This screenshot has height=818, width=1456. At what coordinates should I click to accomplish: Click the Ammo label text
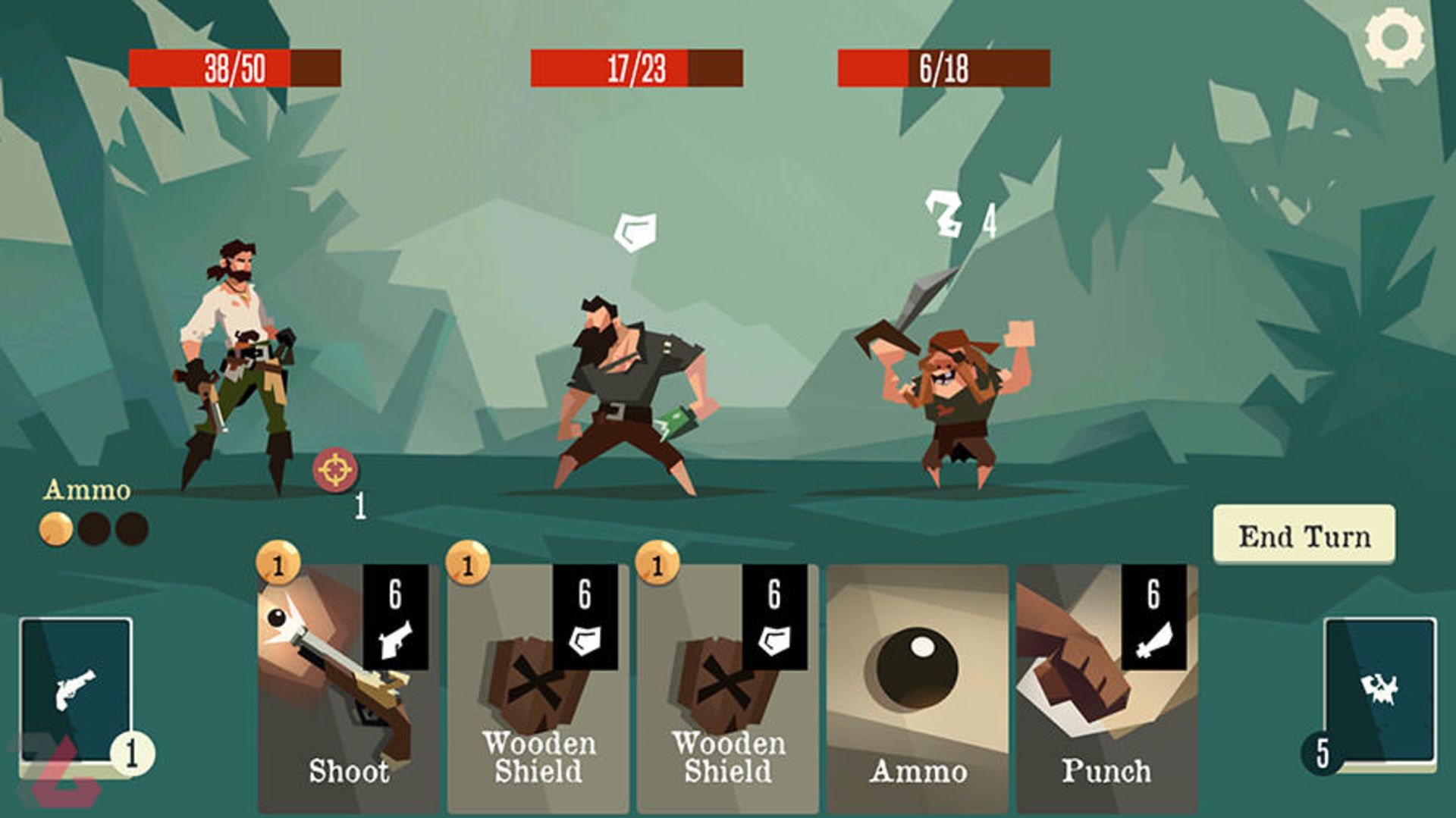pyautogui.click(x=86, y=491)
